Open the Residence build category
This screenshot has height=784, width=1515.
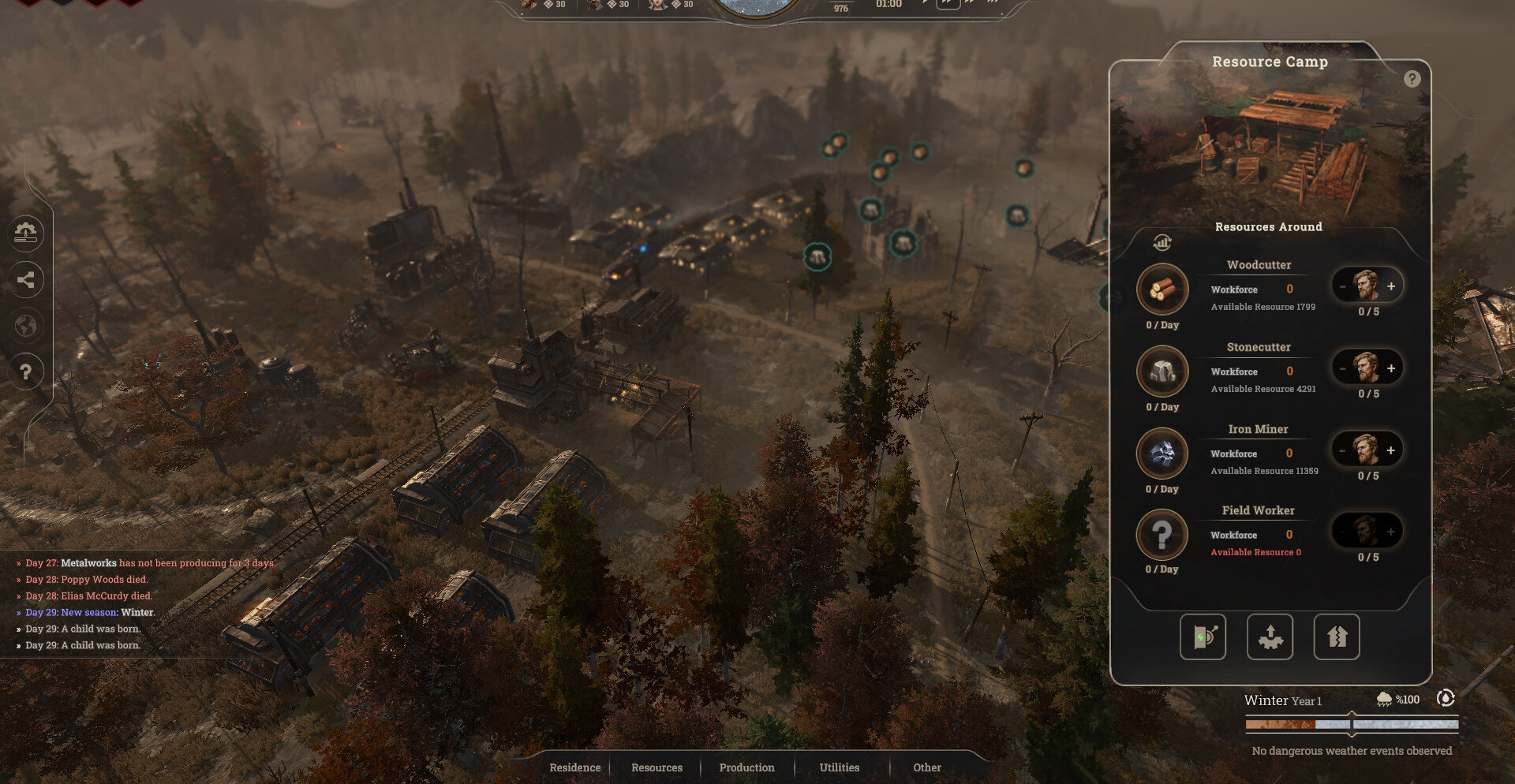pos(574,767)
